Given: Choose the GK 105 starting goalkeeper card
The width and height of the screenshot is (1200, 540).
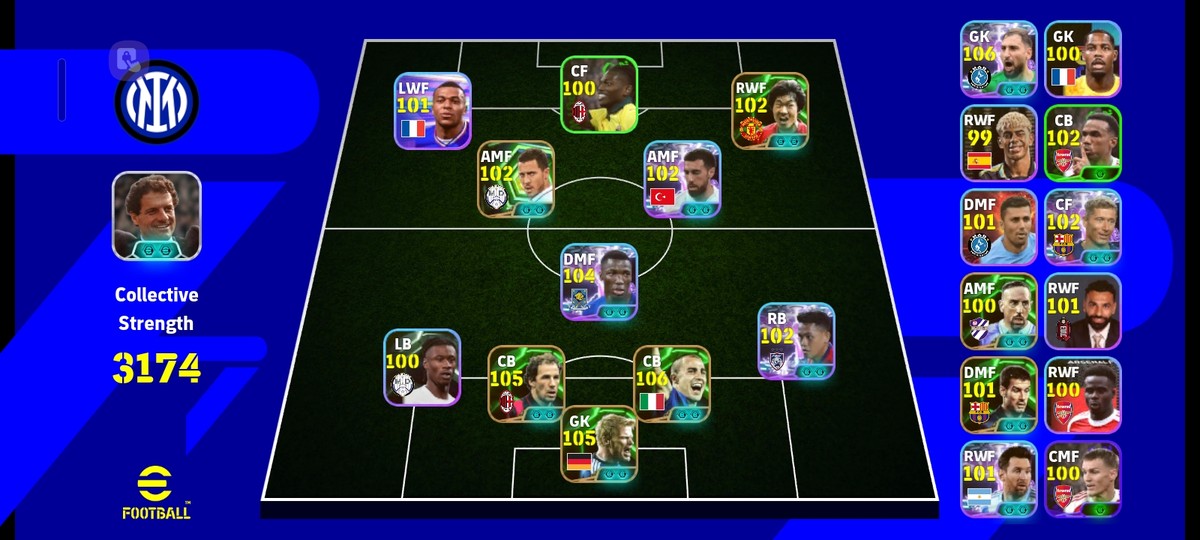Looking at the screenshot, I should 598,443.
